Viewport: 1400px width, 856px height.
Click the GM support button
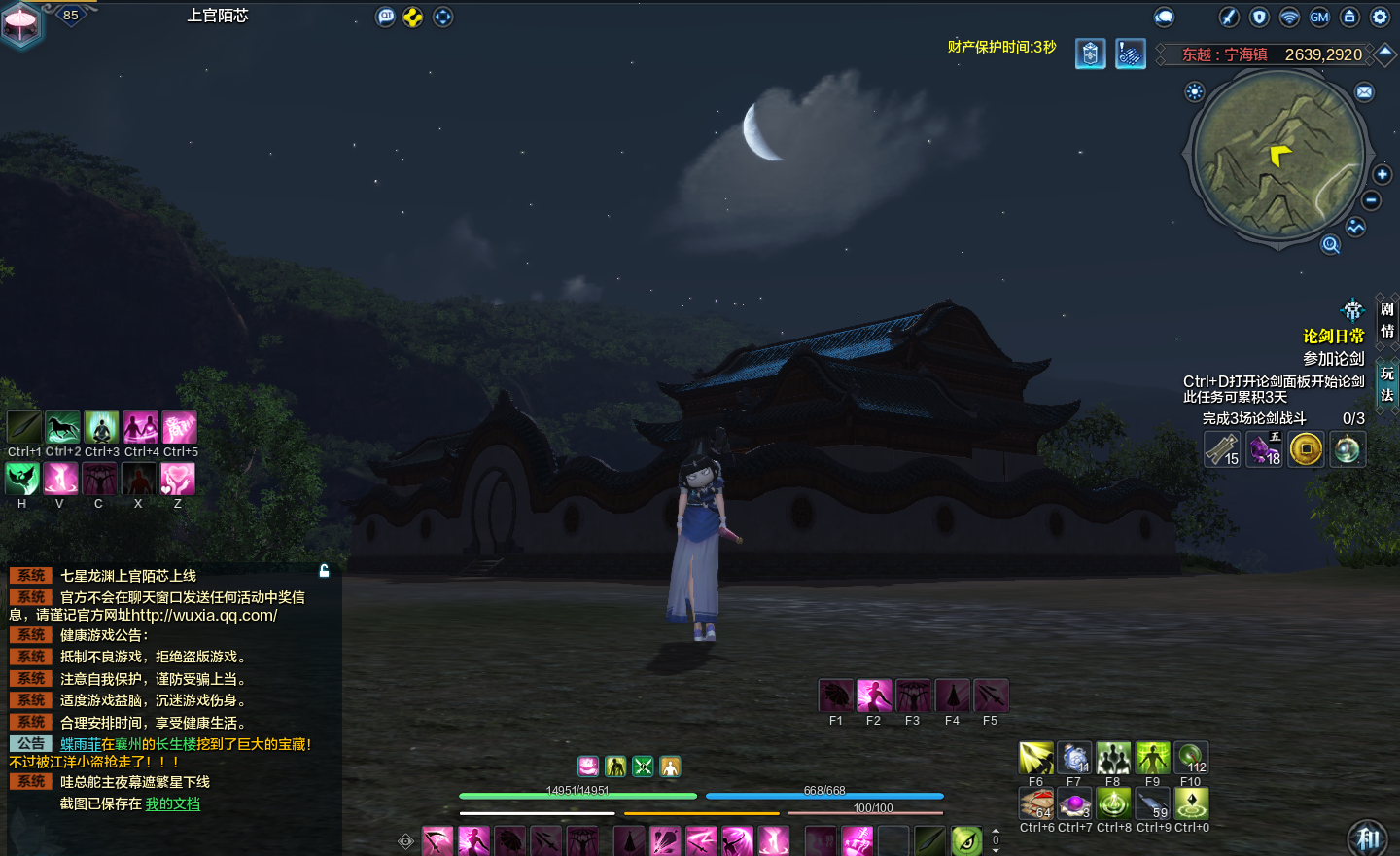tap(1319, 17)
